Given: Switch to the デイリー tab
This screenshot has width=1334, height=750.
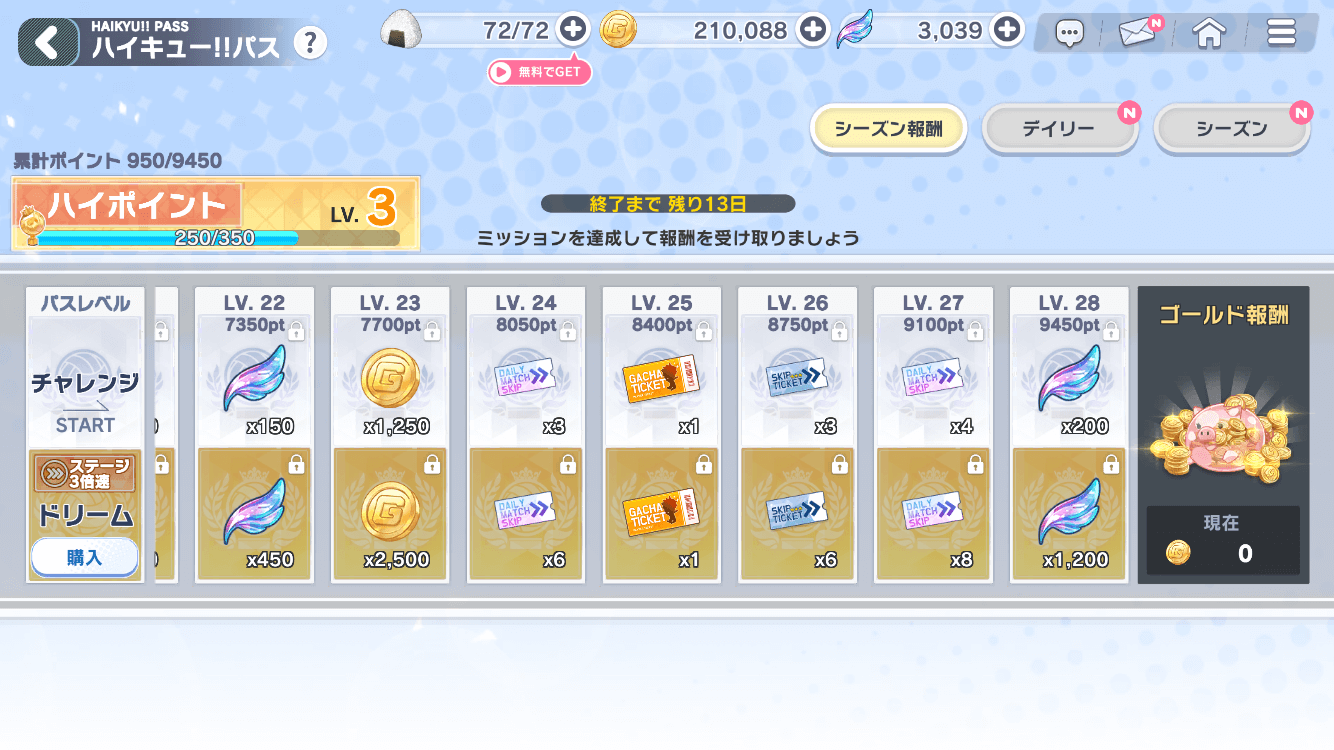Looking at the screenshot, I should coord(1060,127).
